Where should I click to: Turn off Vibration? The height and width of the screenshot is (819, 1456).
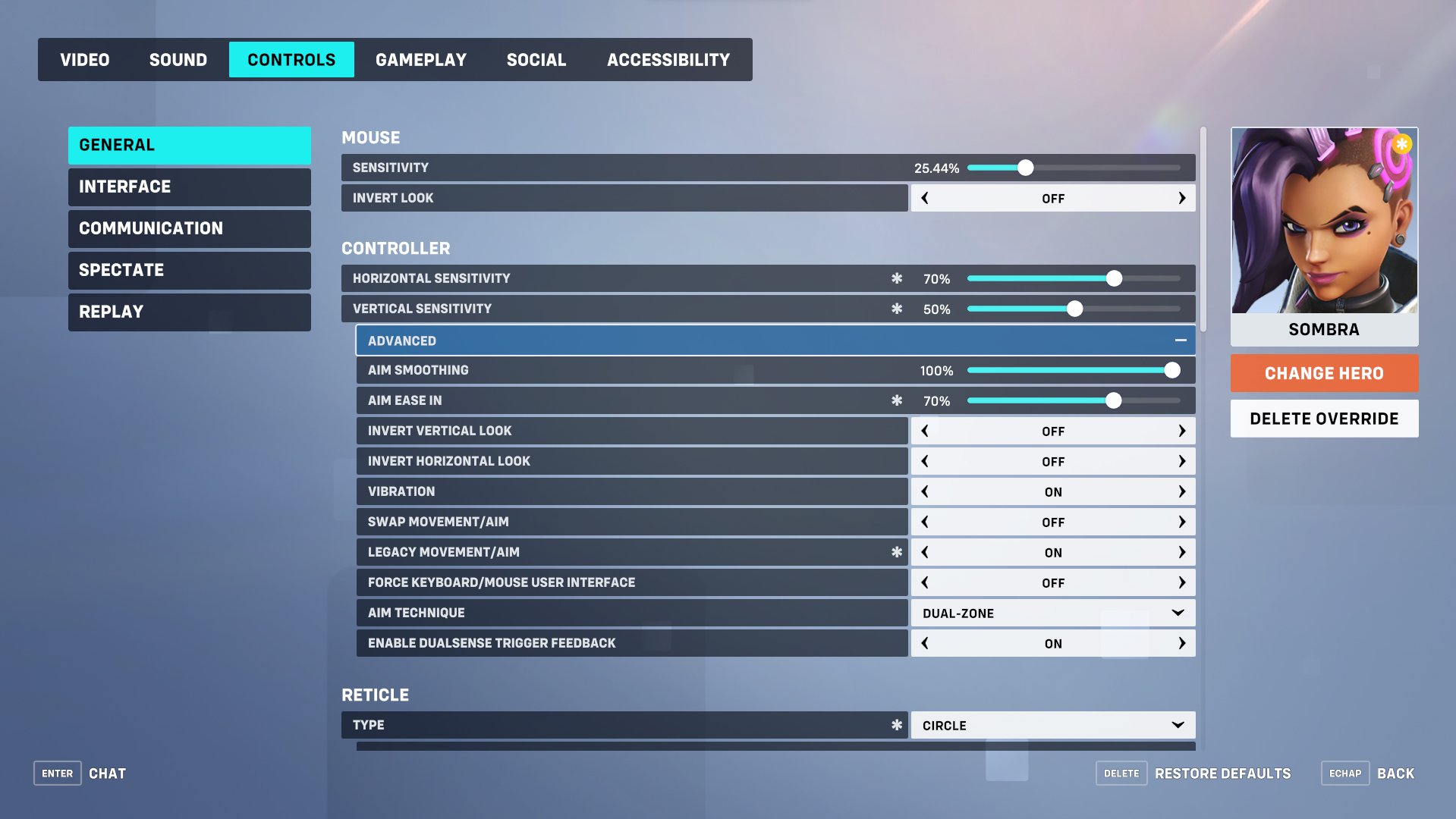click(925, 491)
